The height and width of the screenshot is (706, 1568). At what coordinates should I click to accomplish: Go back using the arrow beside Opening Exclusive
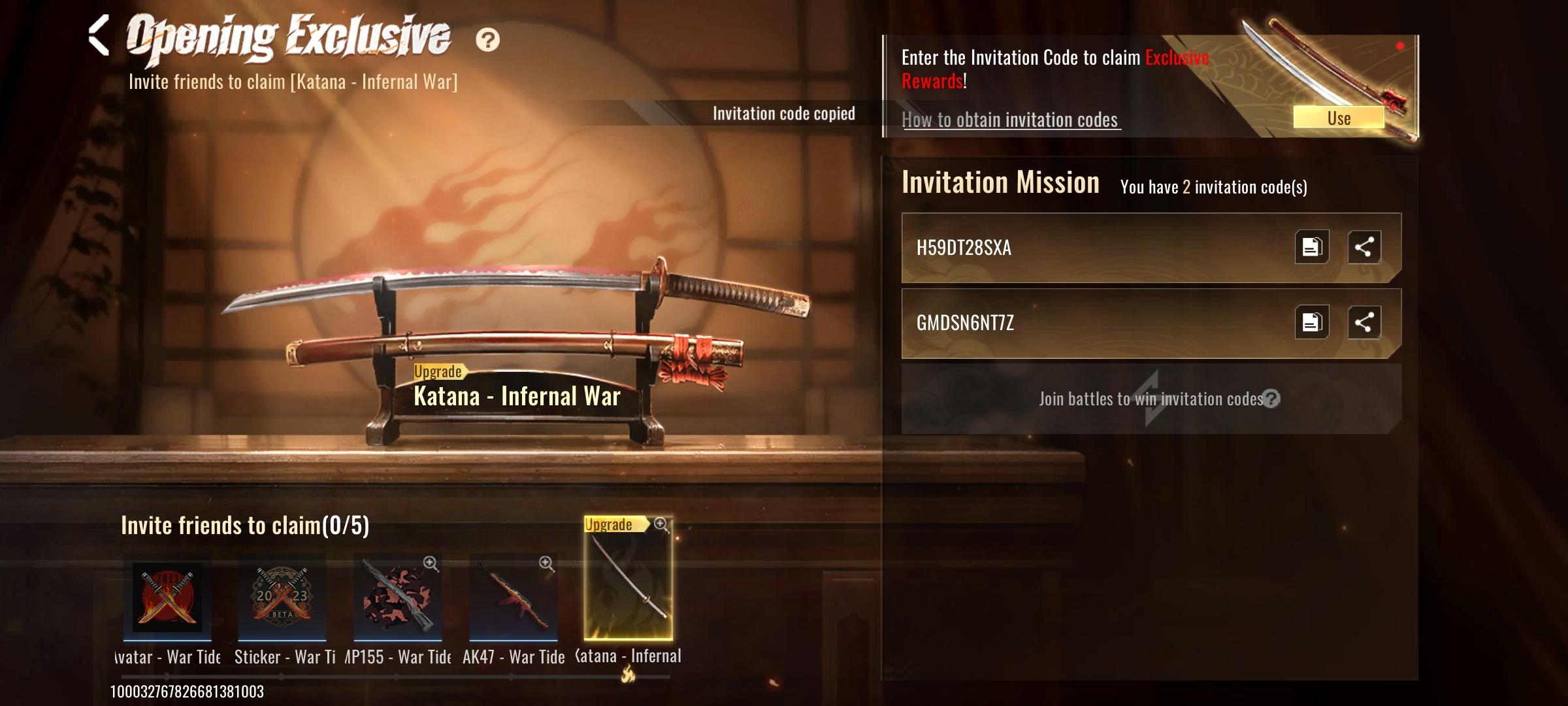(x=99, y=36)
